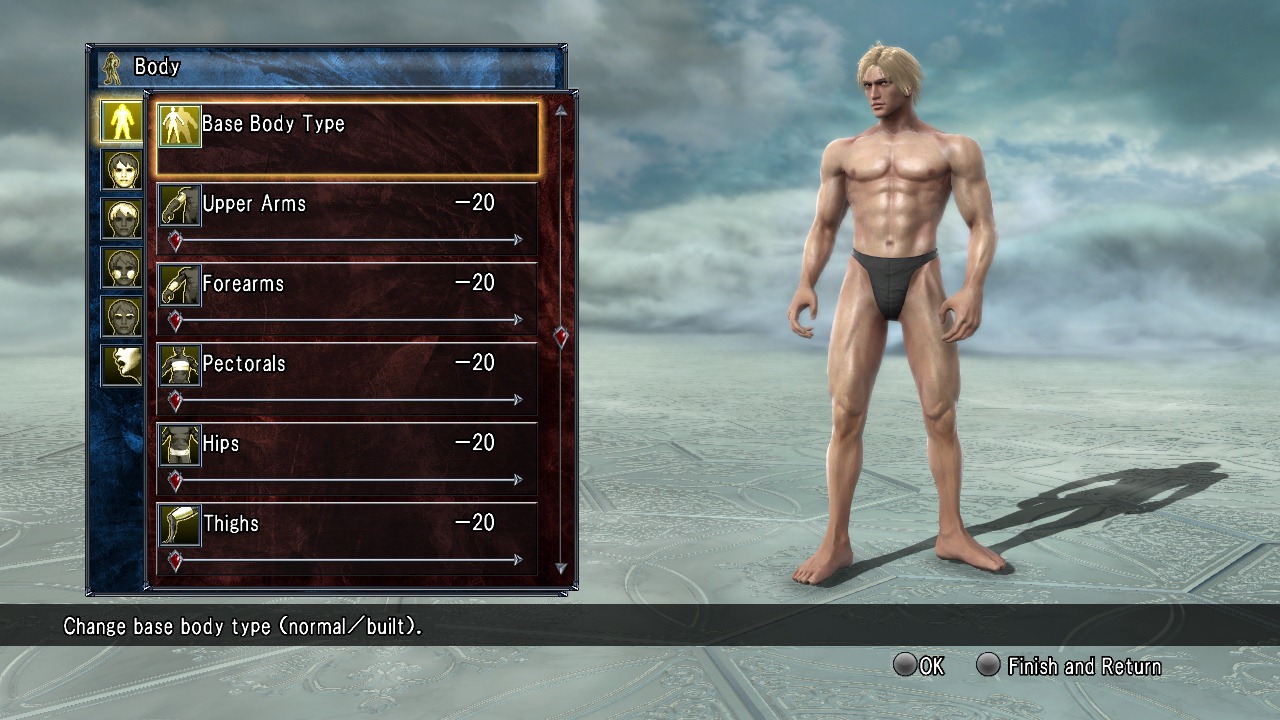
Task: Adjust the Upper Arms slider
Action: coord(347,240)
